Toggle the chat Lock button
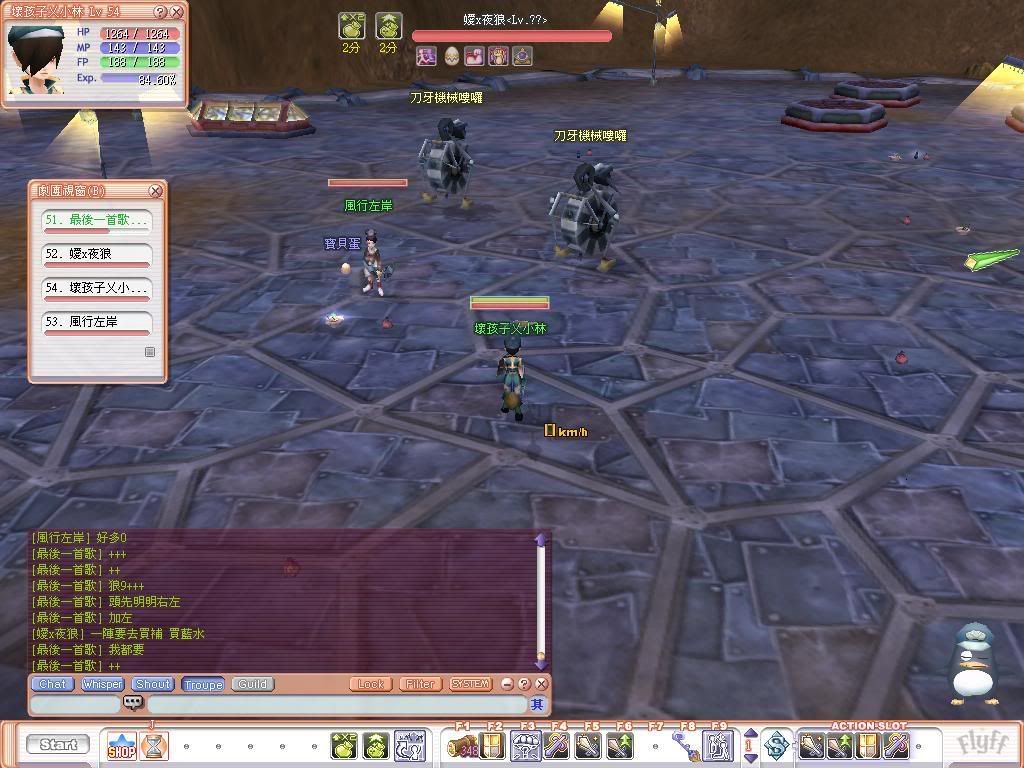 tap(371, 684)
